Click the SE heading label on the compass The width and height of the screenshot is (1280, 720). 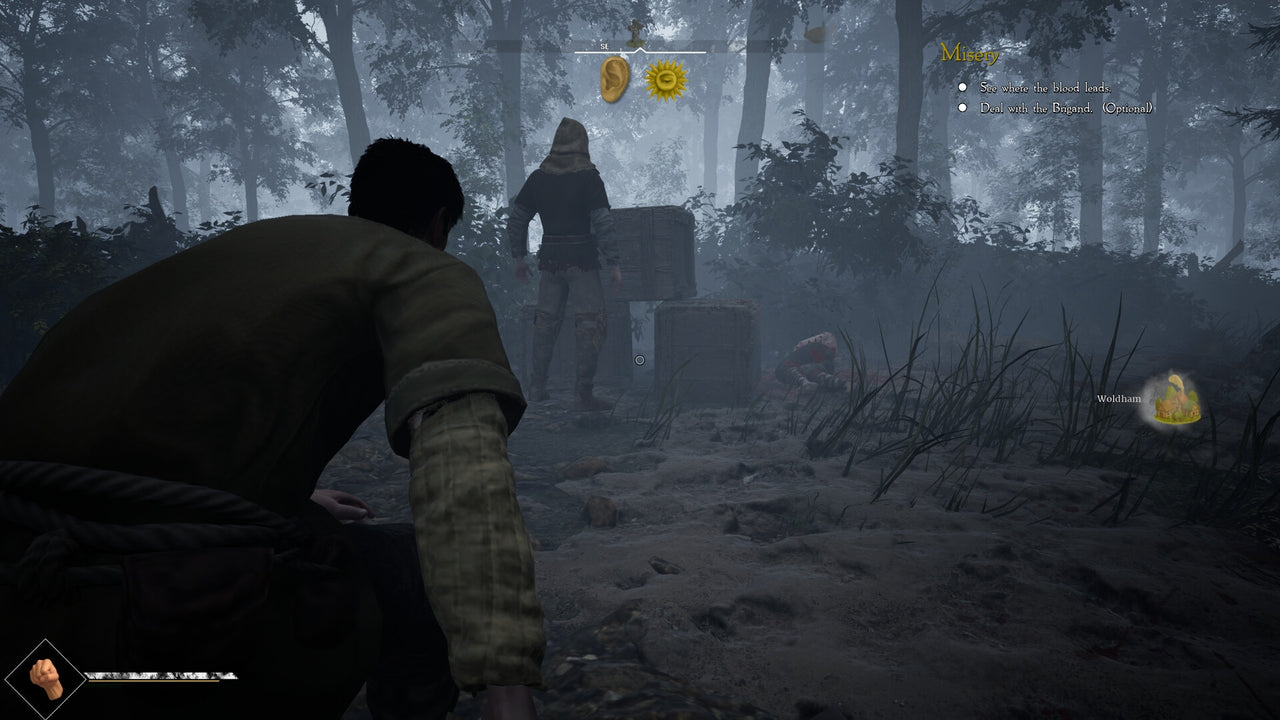coord(604,46)
